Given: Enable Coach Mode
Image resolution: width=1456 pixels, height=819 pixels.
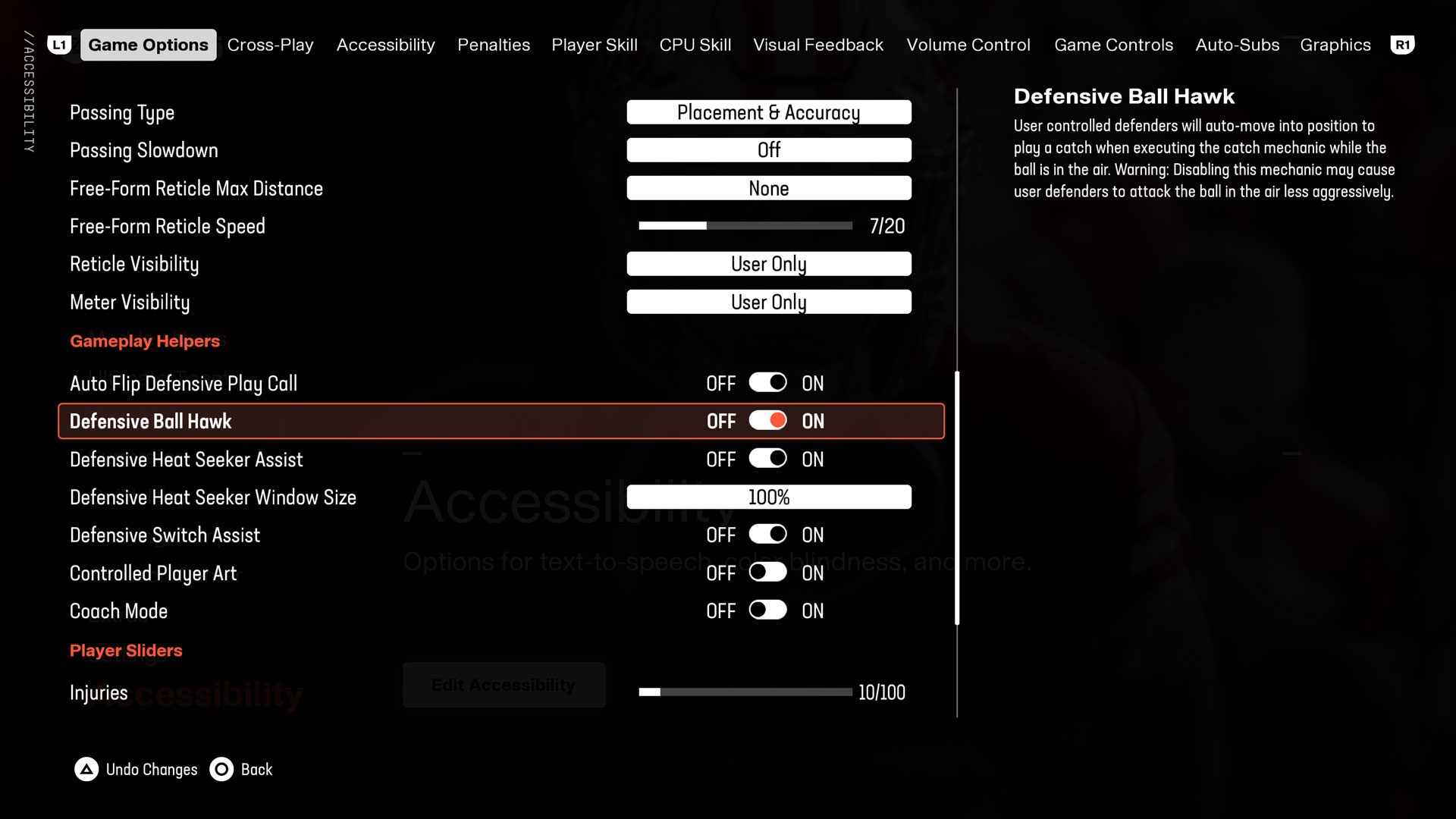Looking at the screenshot, I should (767, 610).
